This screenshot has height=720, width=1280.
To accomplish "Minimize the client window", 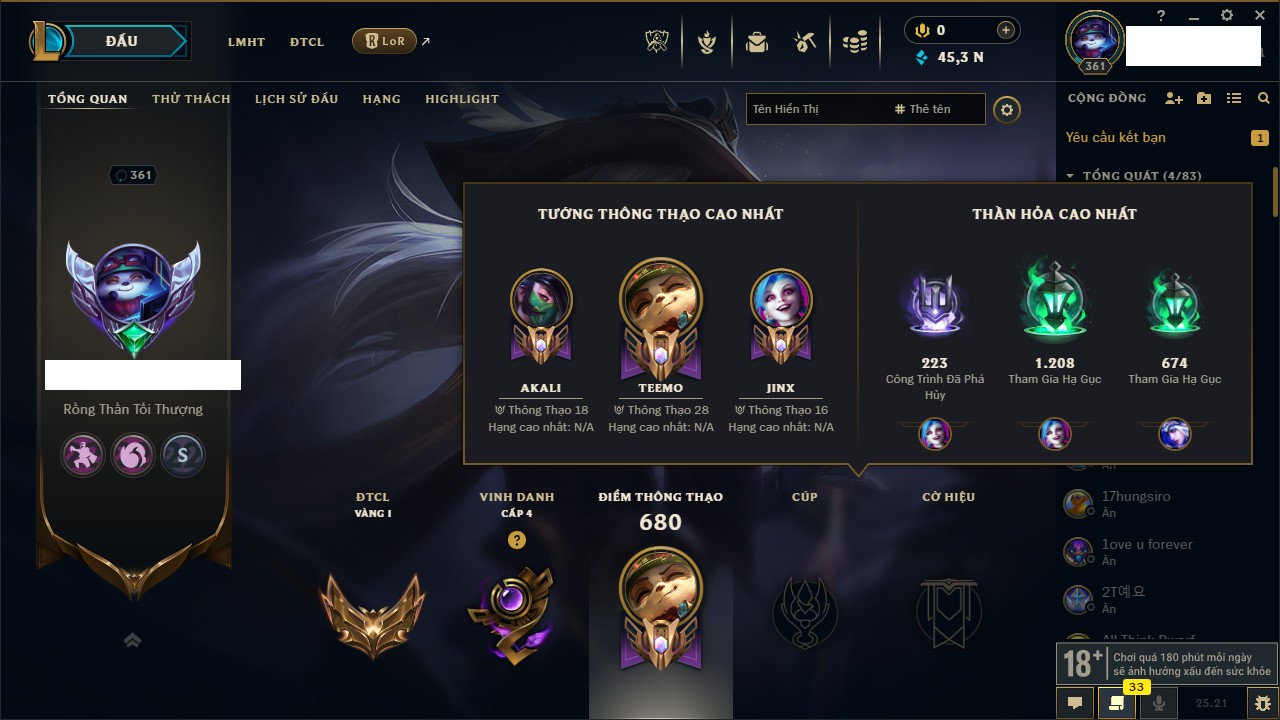I will coord(1194,16).
